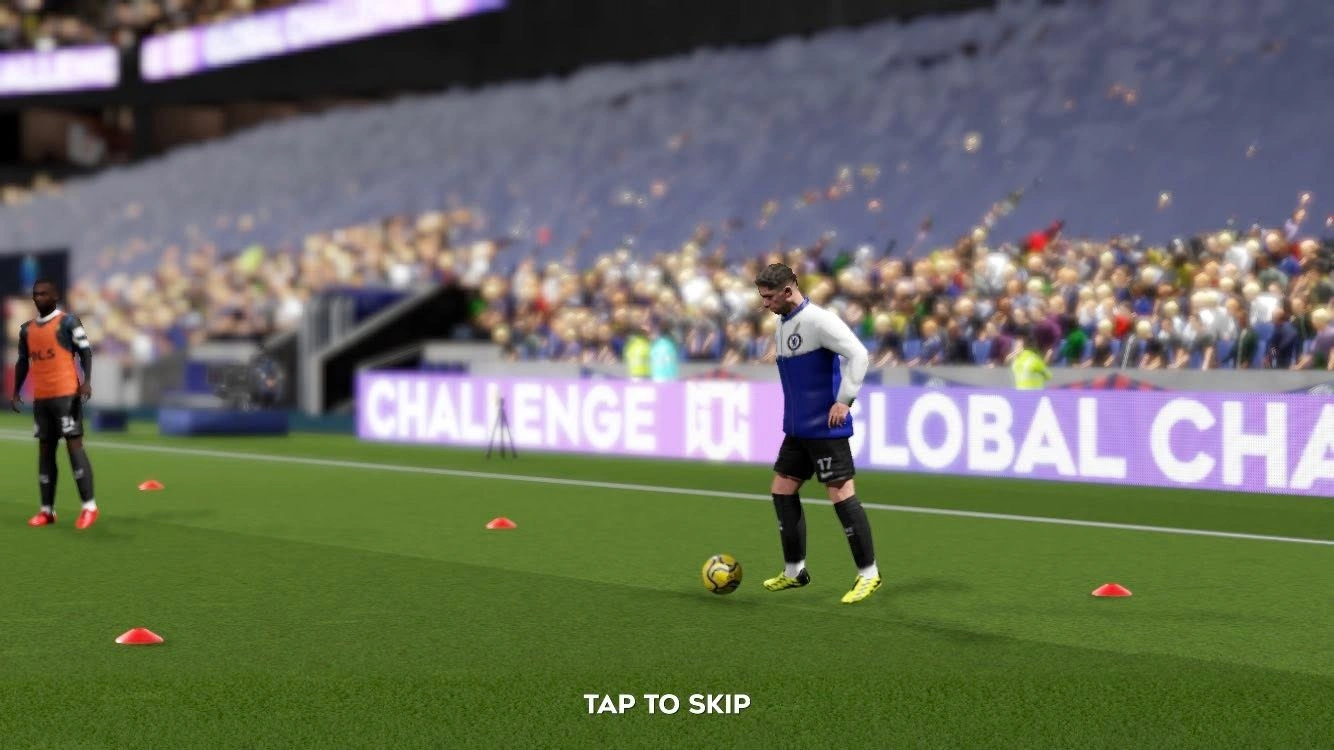This screenshot has width=1334, height=750.
Task: Tap the TAP TO SKIP prompt
Action: 667,704
